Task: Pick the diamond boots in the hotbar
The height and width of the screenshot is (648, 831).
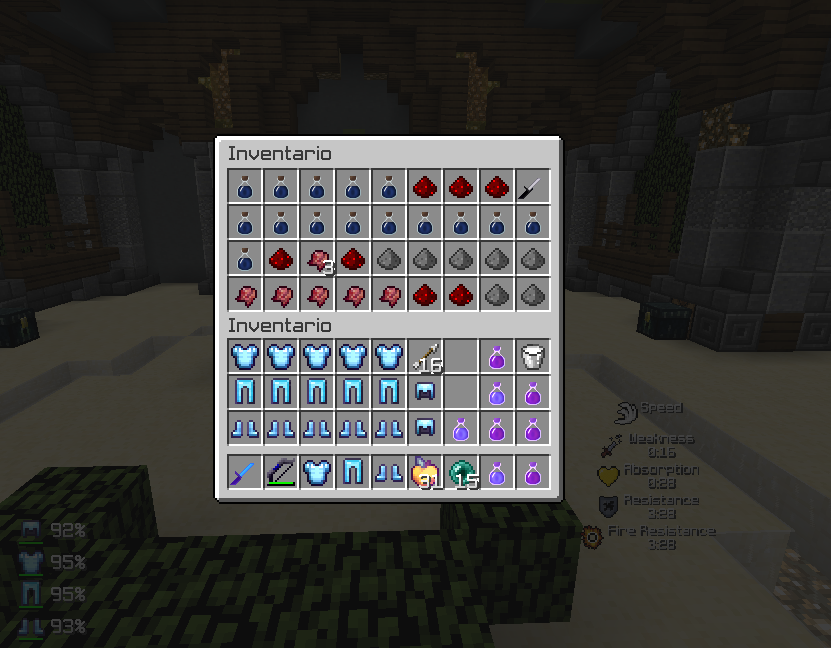Action: (389, 472)
